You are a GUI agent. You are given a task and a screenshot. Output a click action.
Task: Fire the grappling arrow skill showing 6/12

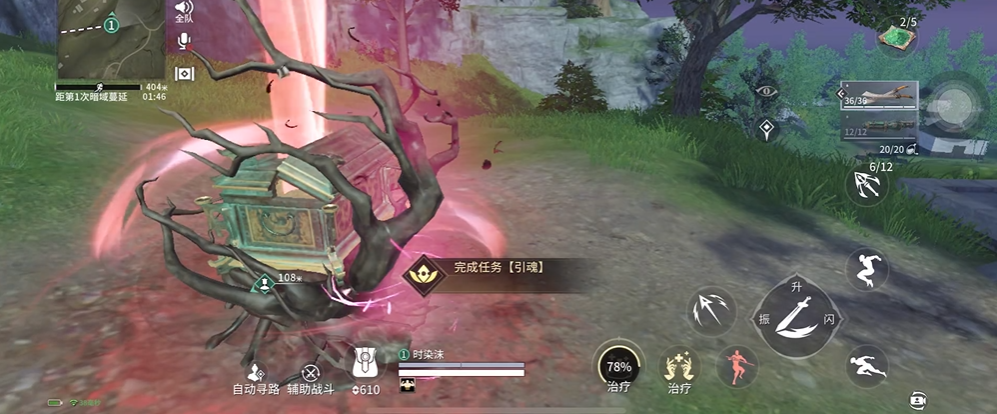(x=866, y=184)
